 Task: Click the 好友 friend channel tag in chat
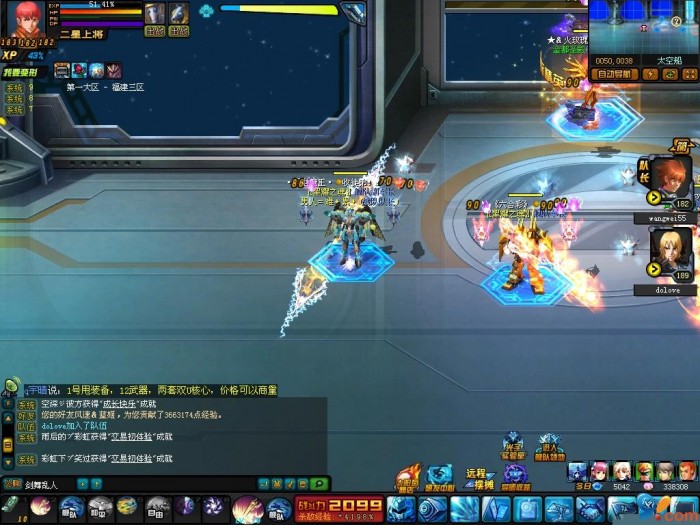point(26,415)
